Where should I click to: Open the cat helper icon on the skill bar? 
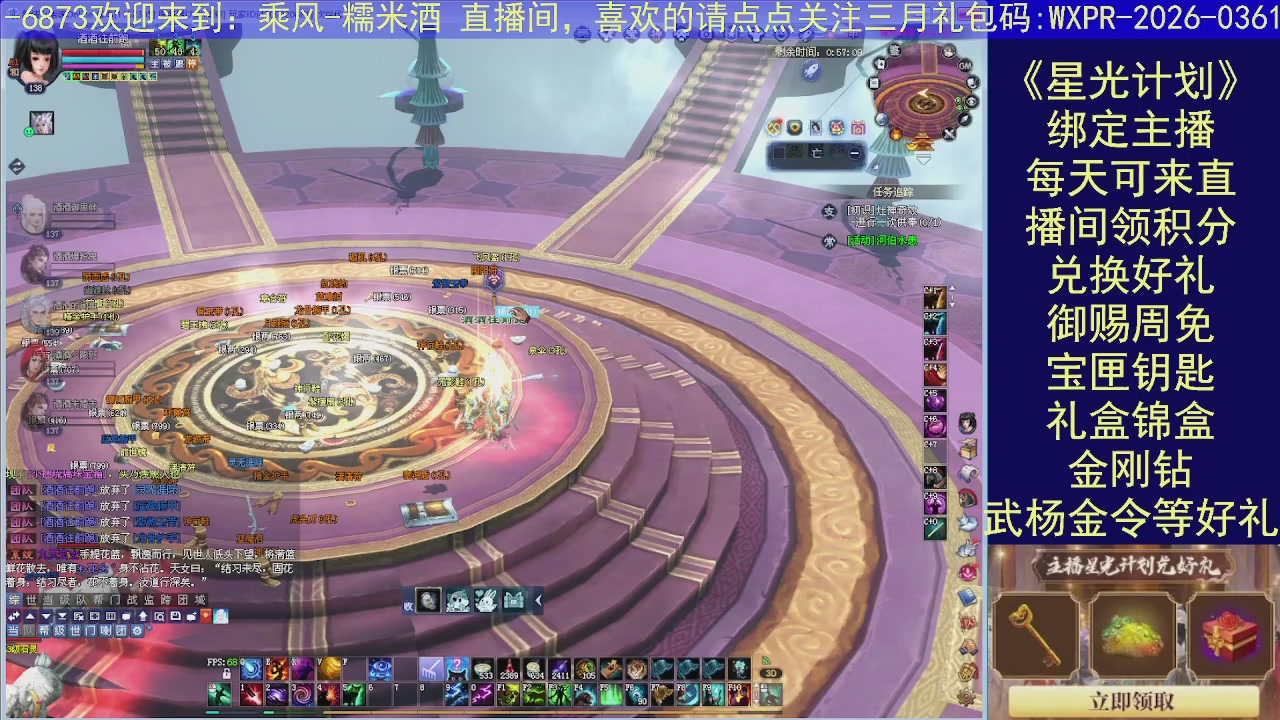tap(457, 668)
